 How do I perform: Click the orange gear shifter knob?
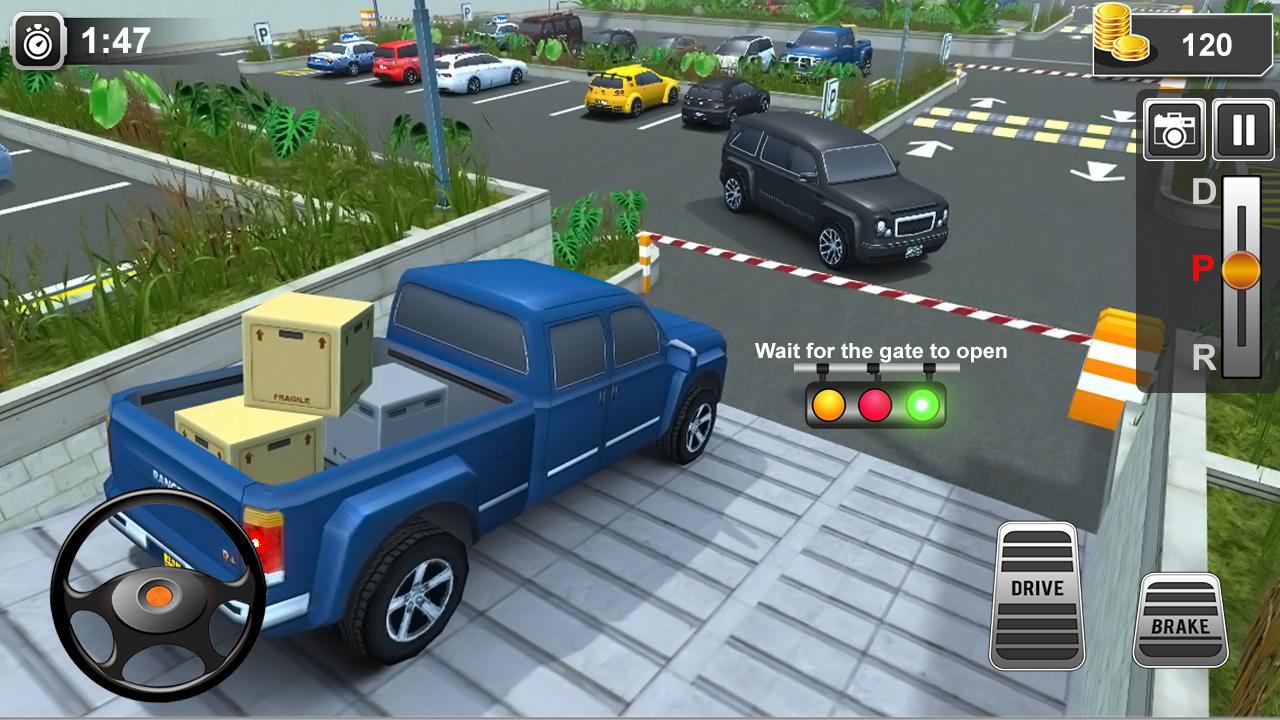[1240, 270]
